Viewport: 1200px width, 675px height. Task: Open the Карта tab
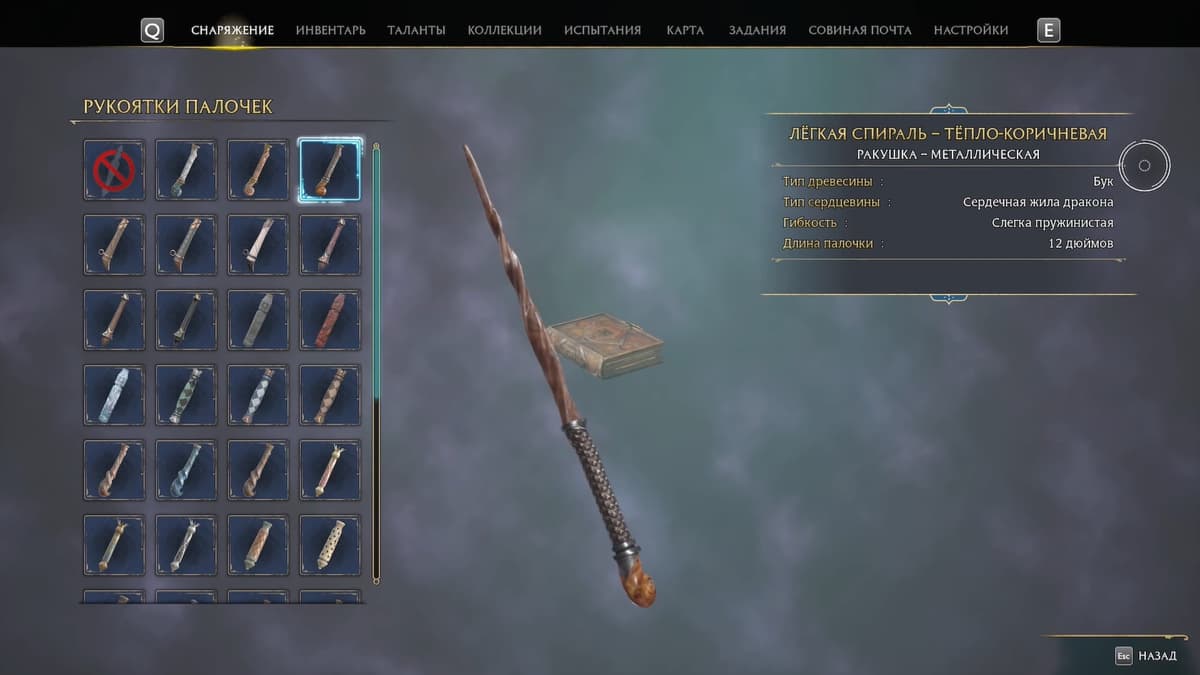685,30
